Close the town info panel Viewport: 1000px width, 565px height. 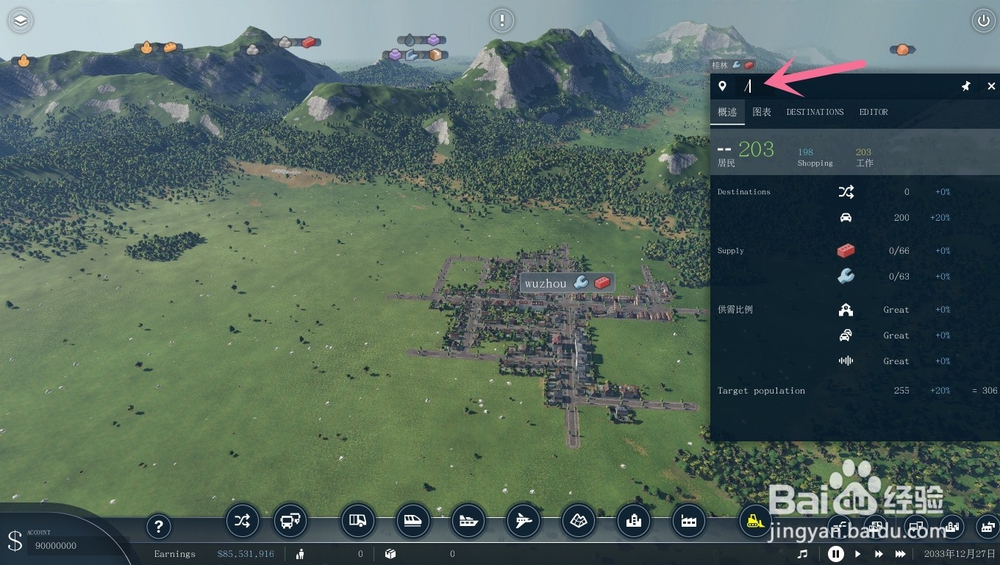pyautogui.click(x=991, y=86)
